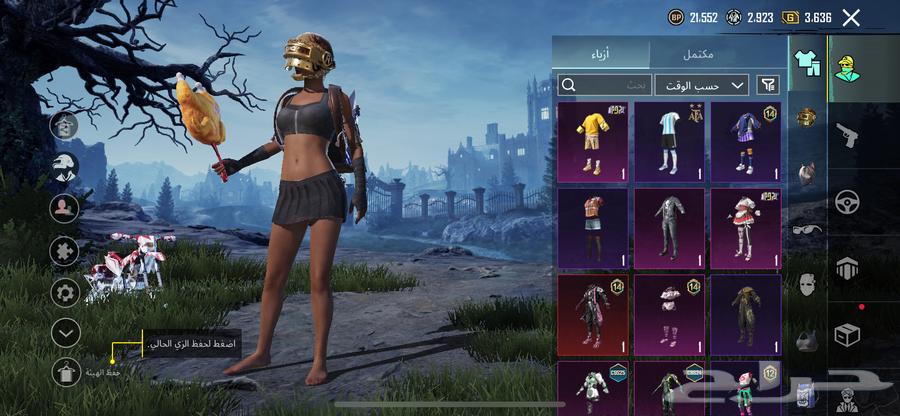This screenshot has height=416, width=900.
Task: Show the glasses accessory category
Action: (x=807, y=228)
